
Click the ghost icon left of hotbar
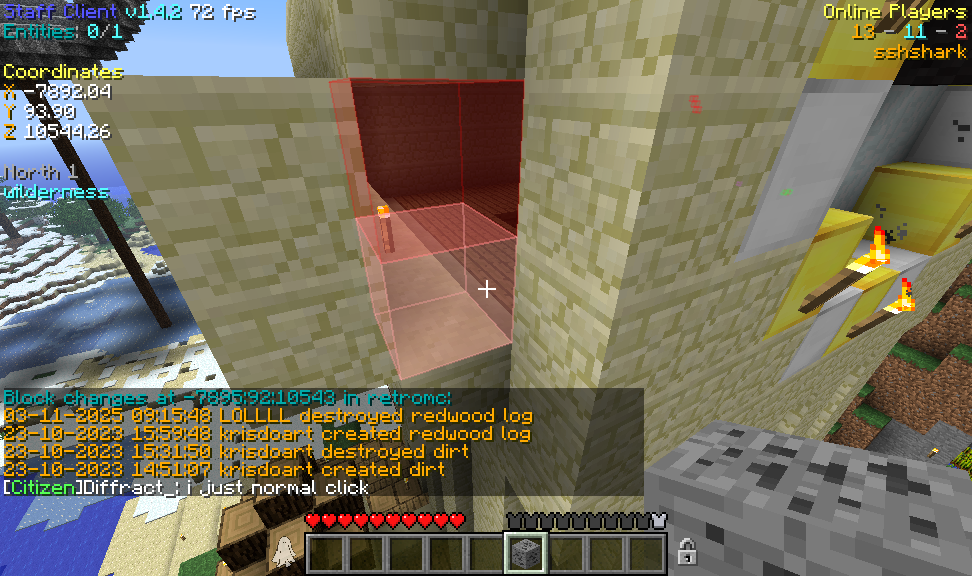pyautogui.click(x=283, y=551)
